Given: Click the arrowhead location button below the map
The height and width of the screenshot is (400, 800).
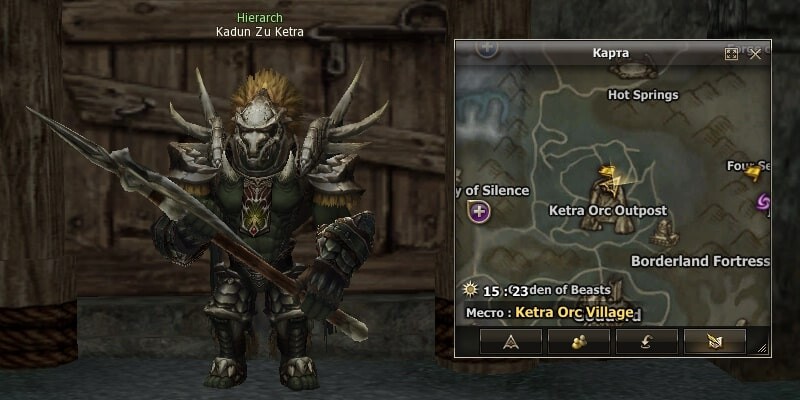Looking at the screenshot, I should tap(511, 341).
